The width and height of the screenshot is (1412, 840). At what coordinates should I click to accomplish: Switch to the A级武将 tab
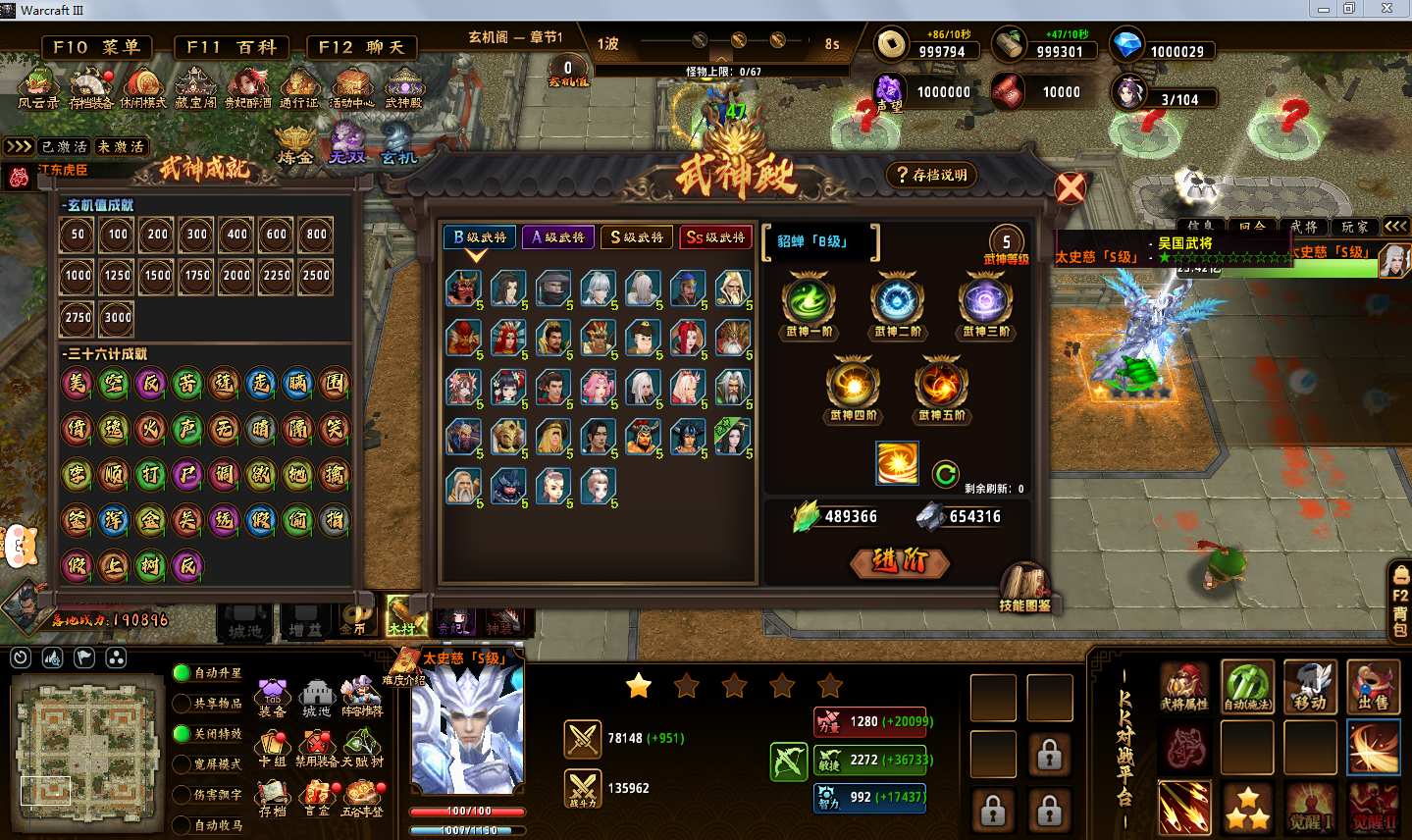[557, 237]
